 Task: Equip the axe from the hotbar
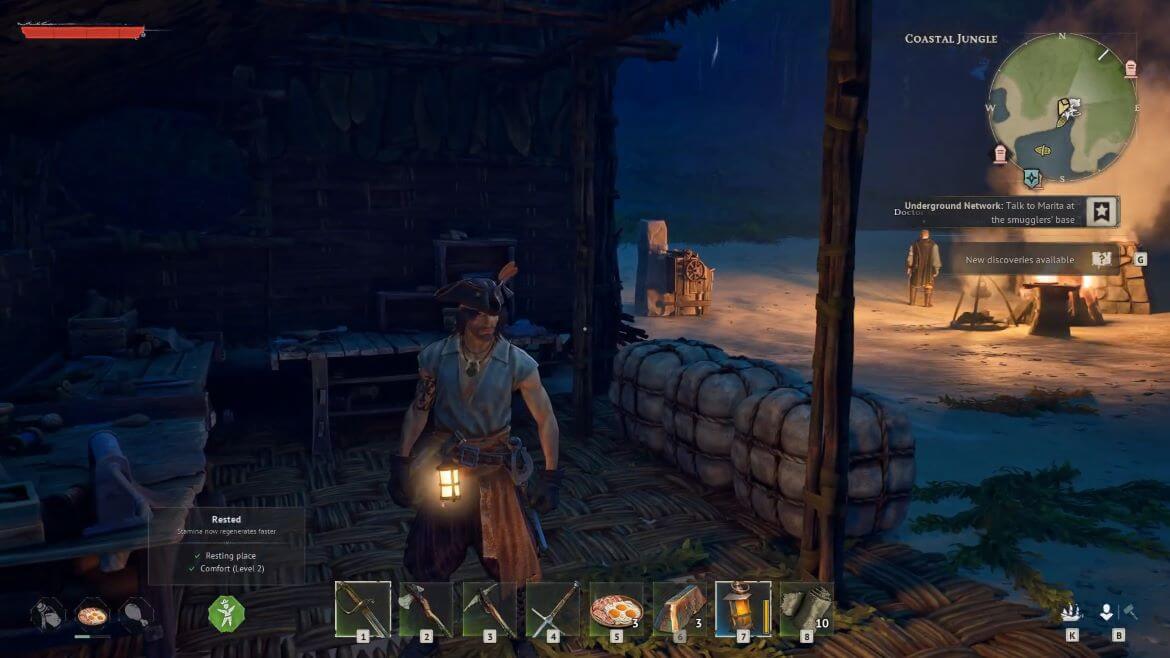(425, 608)
